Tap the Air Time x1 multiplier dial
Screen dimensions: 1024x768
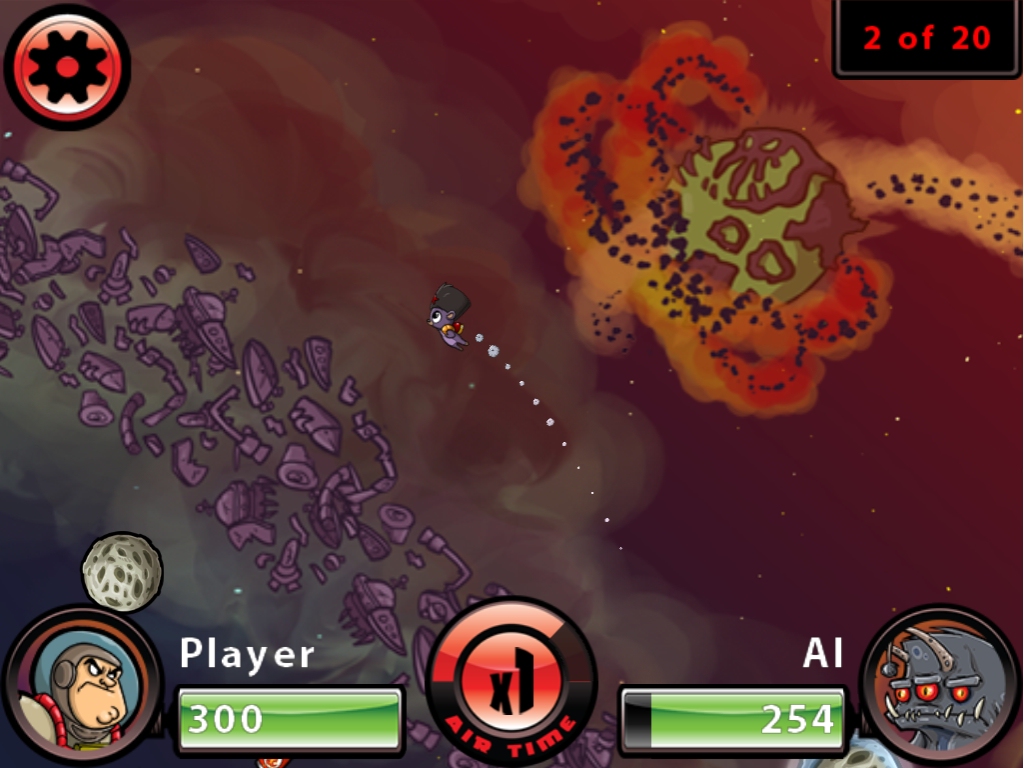[x=511, y=682]
